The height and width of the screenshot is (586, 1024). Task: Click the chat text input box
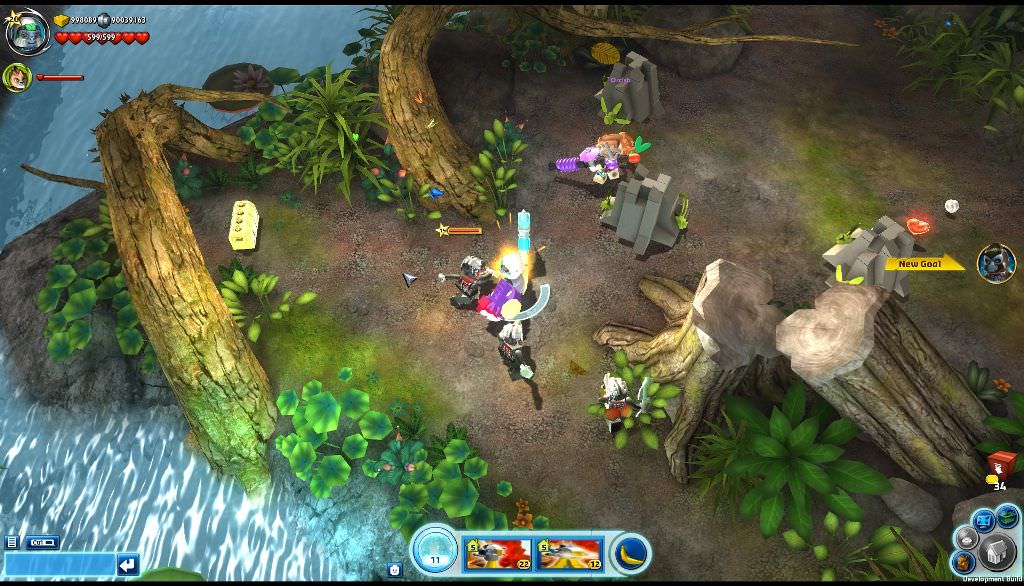pyautogui.click(x=58, y=565)
